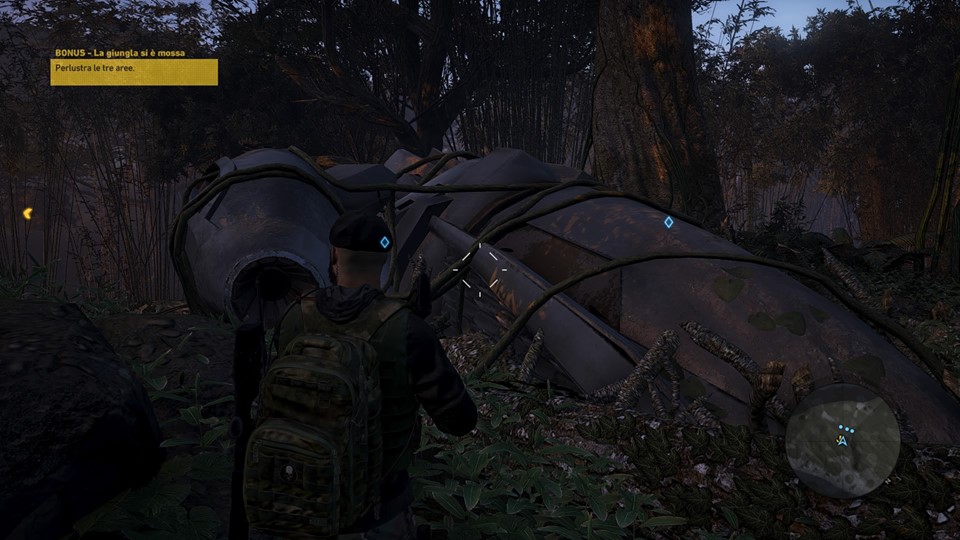
Task: Open the circular minimap
Action: click(x=842, y=440)
